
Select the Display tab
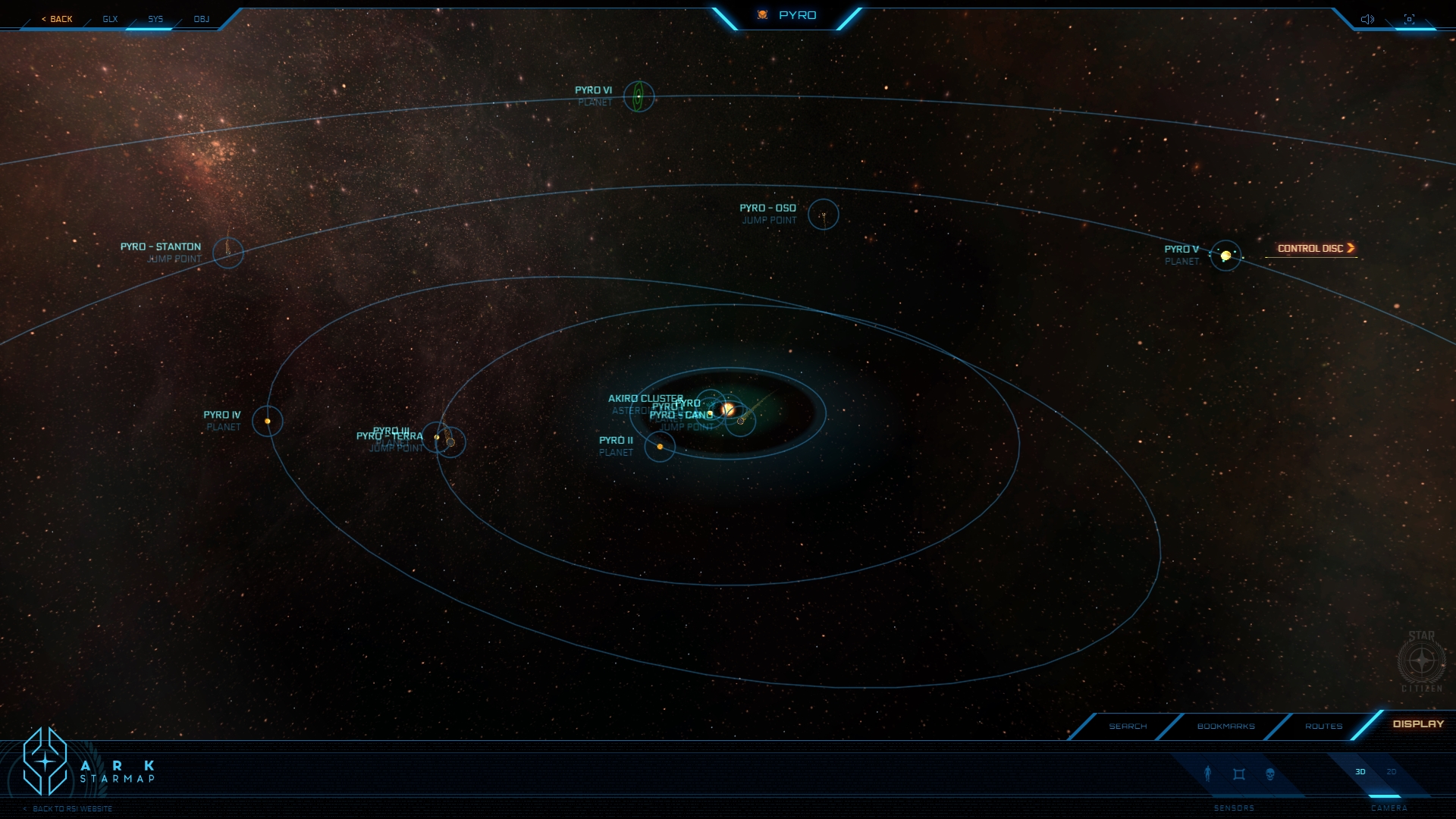coord(1417,724)
